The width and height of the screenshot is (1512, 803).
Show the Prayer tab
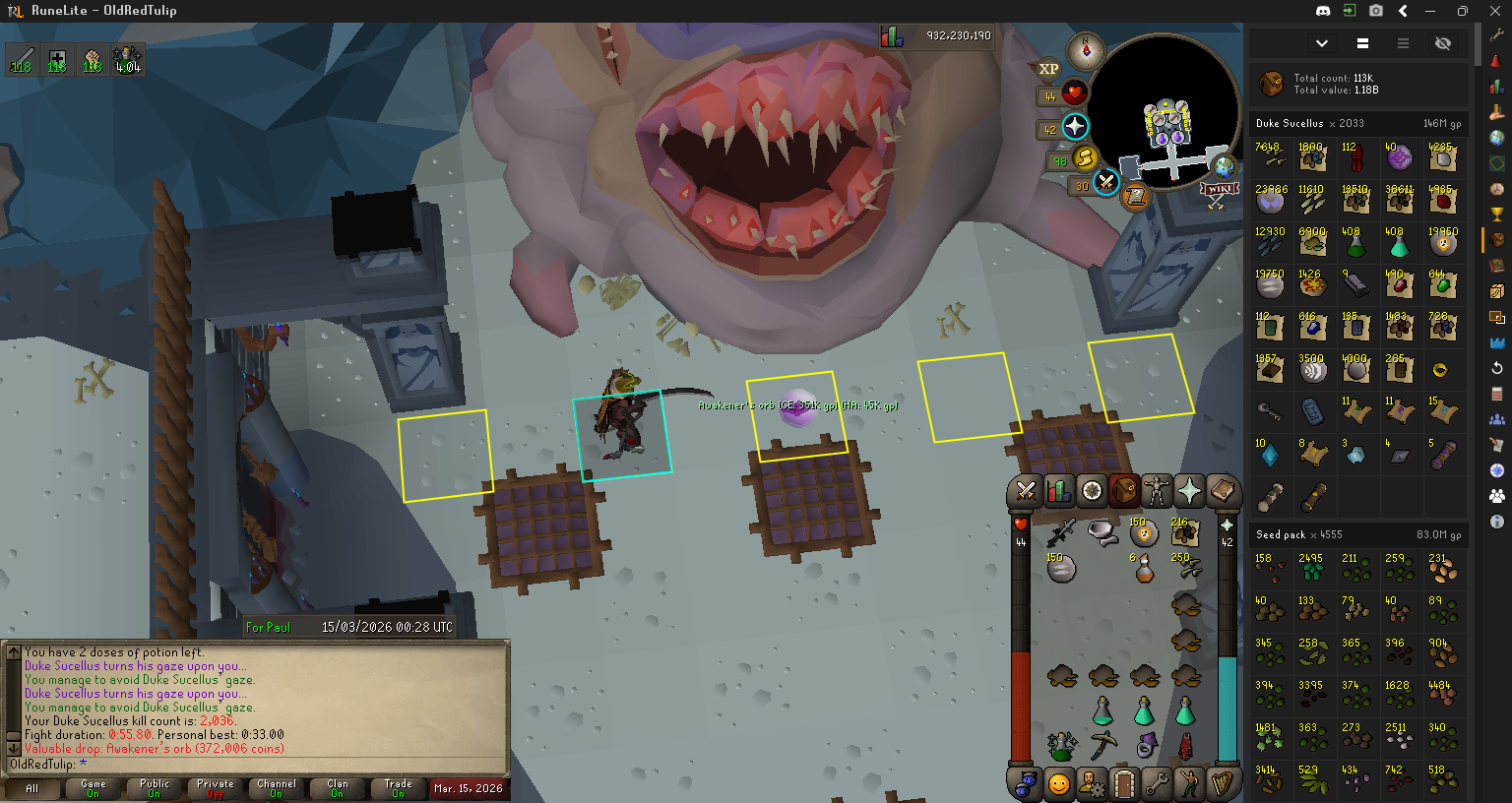click(x=1189, y=490)
